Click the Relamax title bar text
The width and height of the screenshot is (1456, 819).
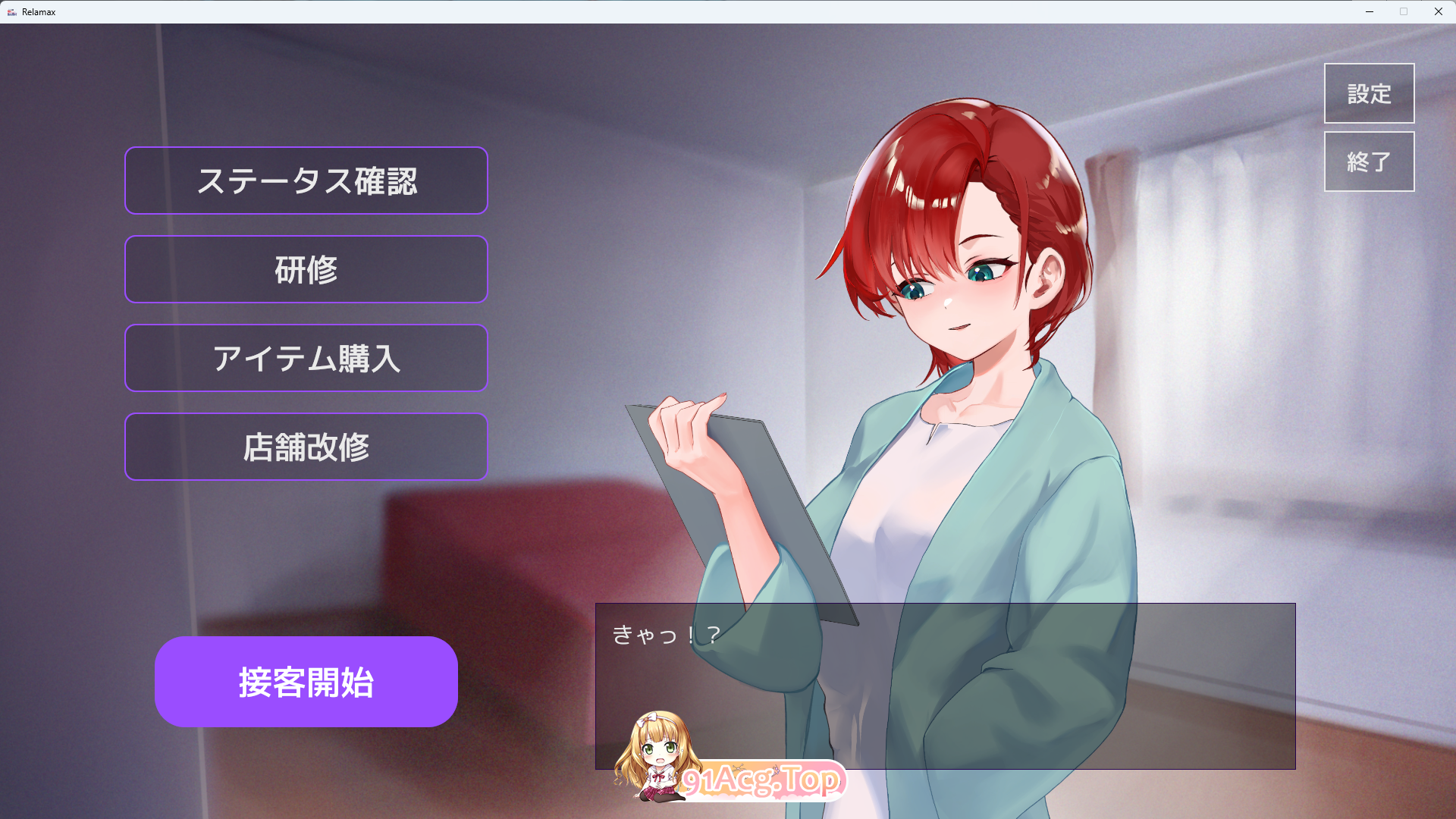(x=39, y=11)
